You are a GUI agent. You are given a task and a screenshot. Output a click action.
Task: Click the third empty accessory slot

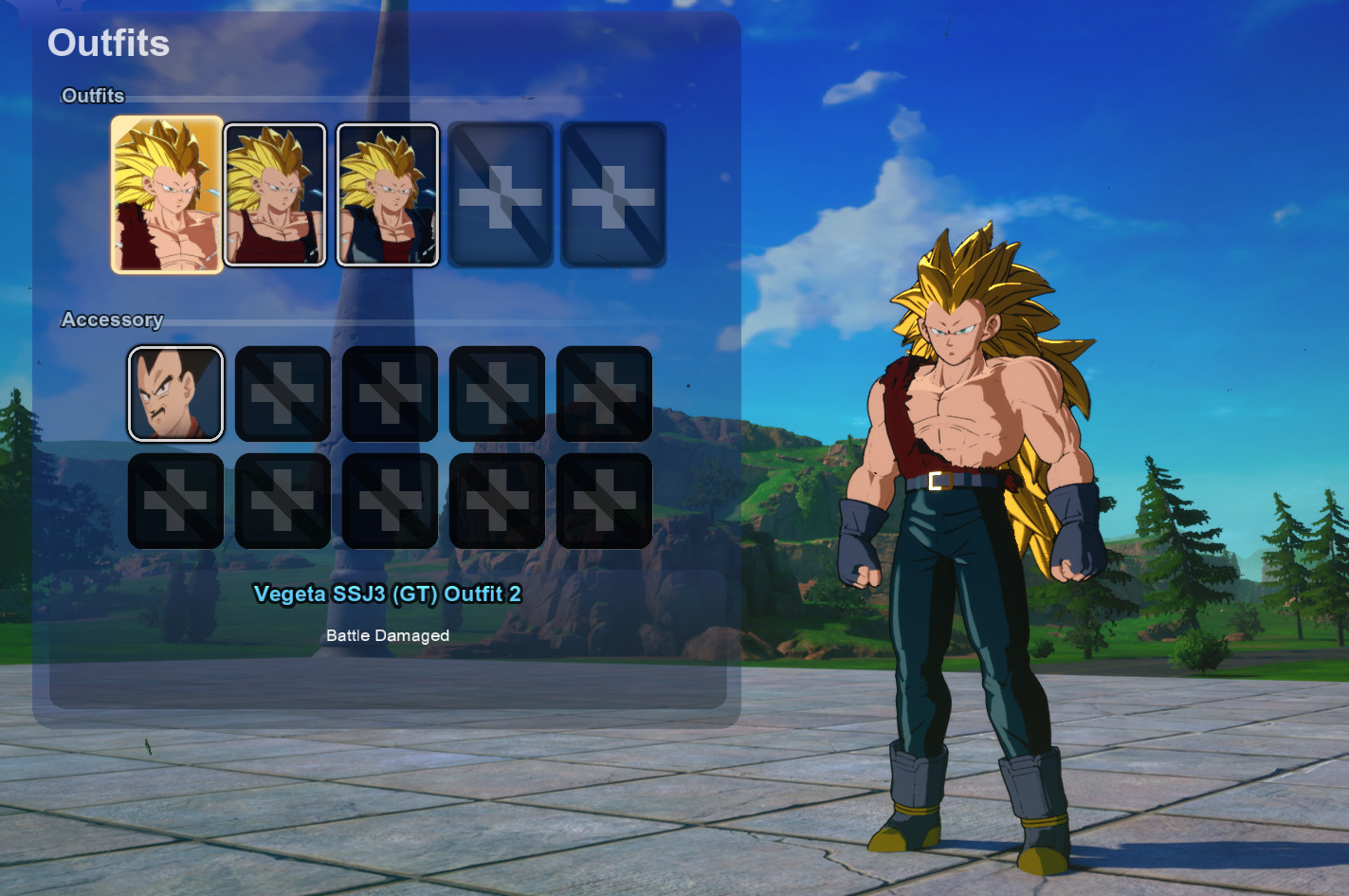coord(392,393)
